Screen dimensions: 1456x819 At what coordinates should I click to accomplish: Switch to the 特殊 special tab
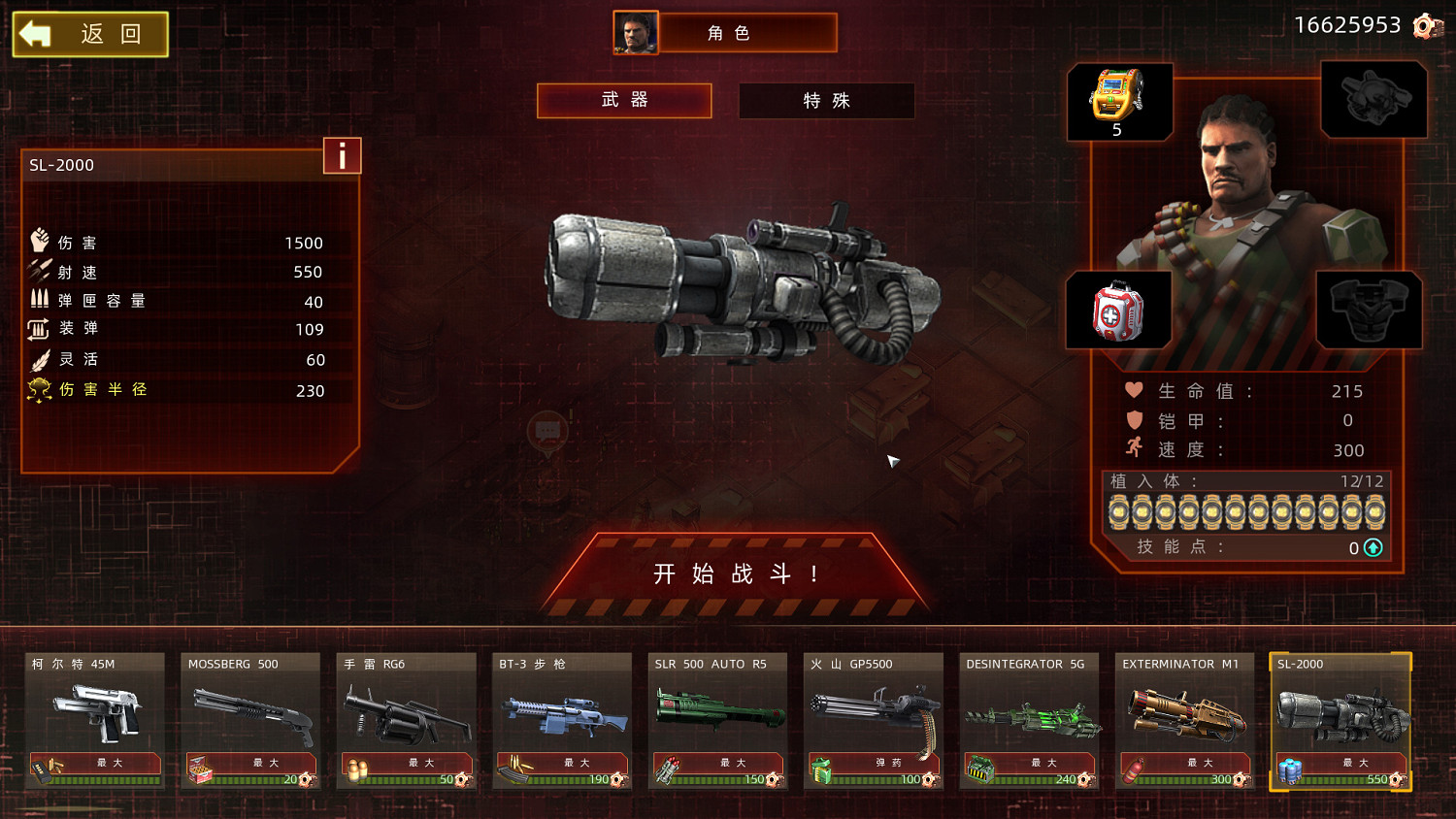[826, 101]
